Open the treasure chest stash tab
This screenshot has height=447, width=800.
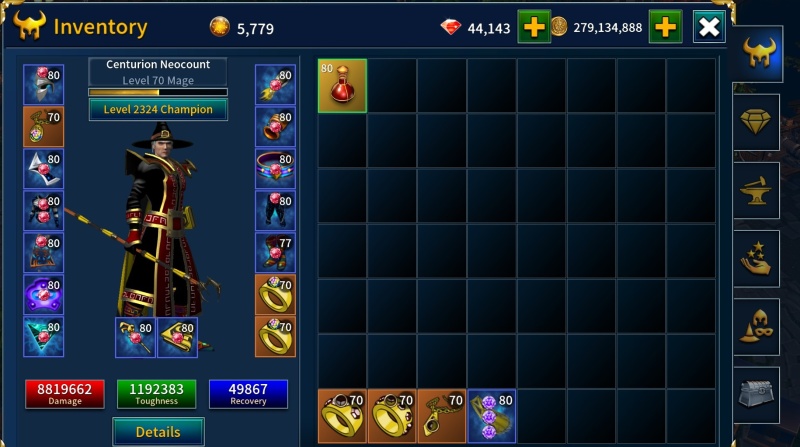coord(756,391)
